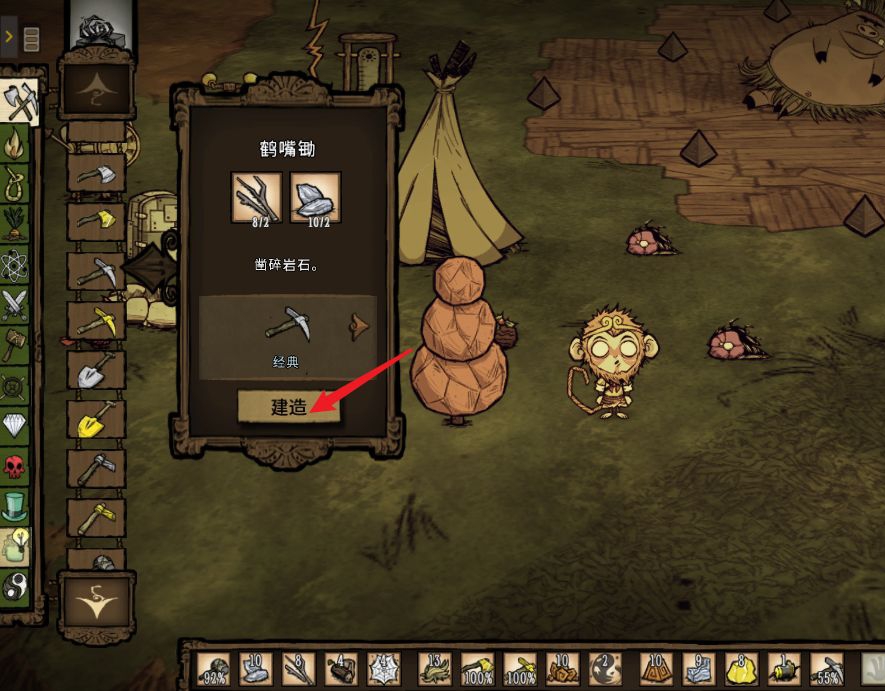The height and width of the screenshot is (691, 885).
Task: Click the 建造 build button
Action: pos(289,407)
